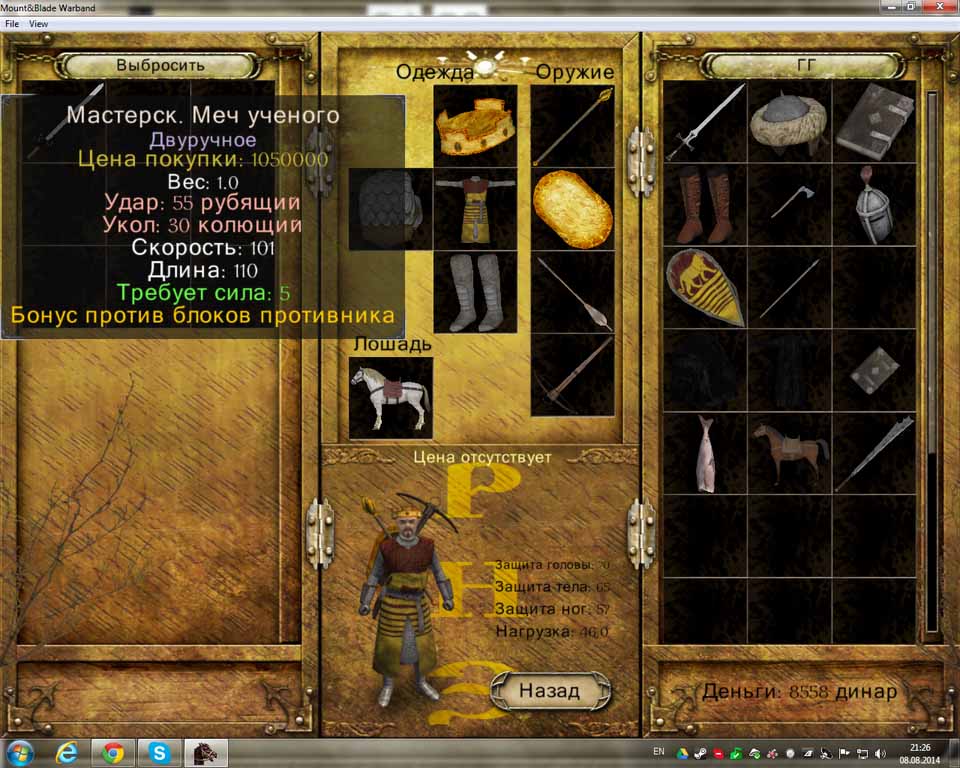This screenshot has width=960, height=768.
Task: Click the Выбросить (discard) button
Action: (160, 65)
